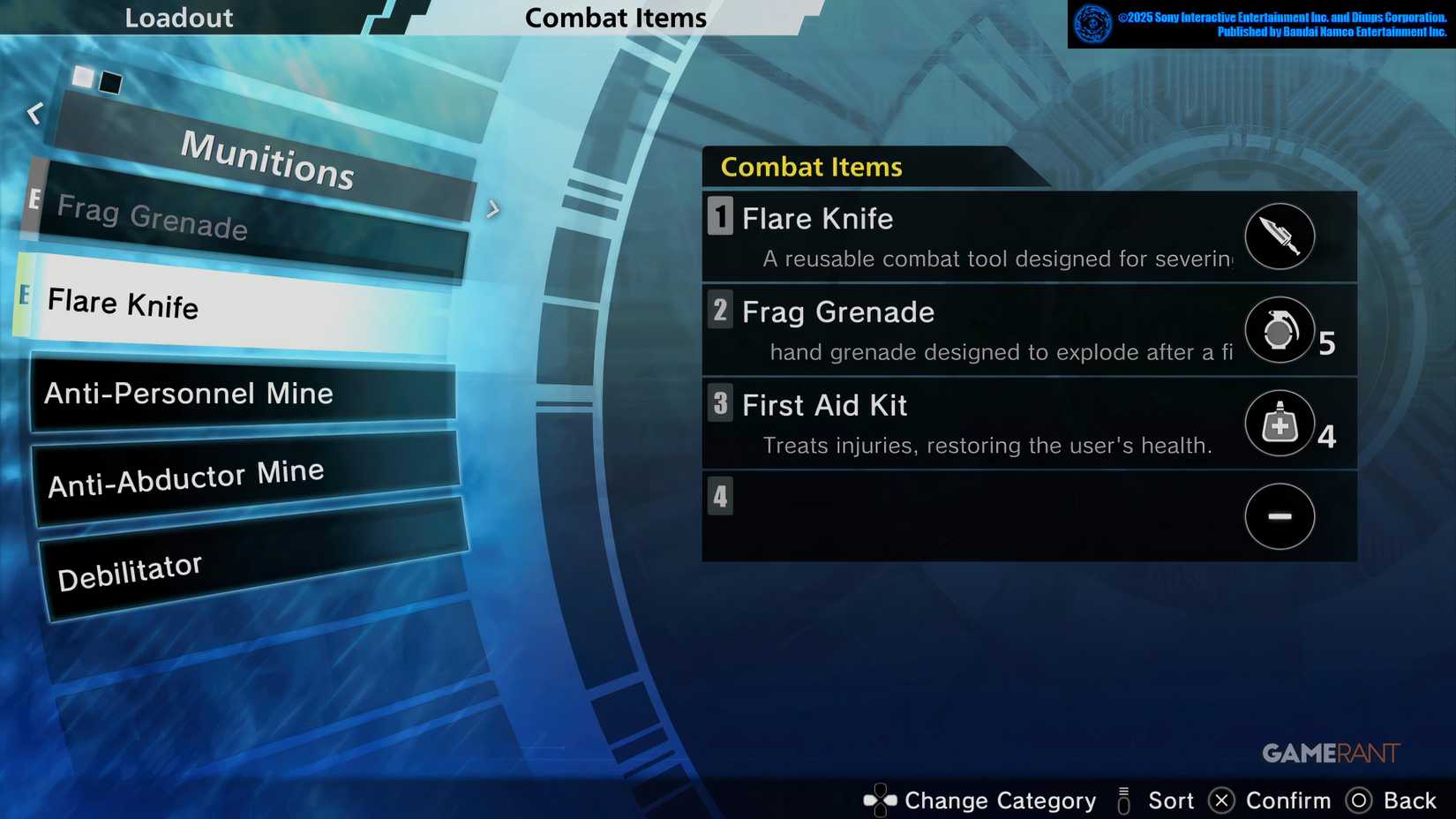Toggle the E equipped badge on Frag Grenade
1456x819 pixels.
point(34,199)
